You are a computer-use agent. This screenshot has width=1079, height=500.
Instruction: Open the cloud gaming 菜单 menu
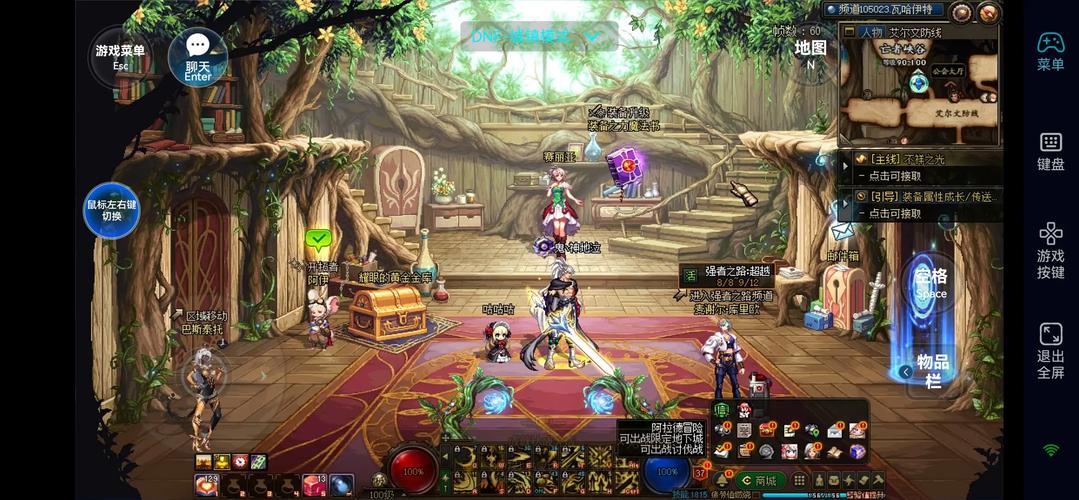tap(1050, 50)
